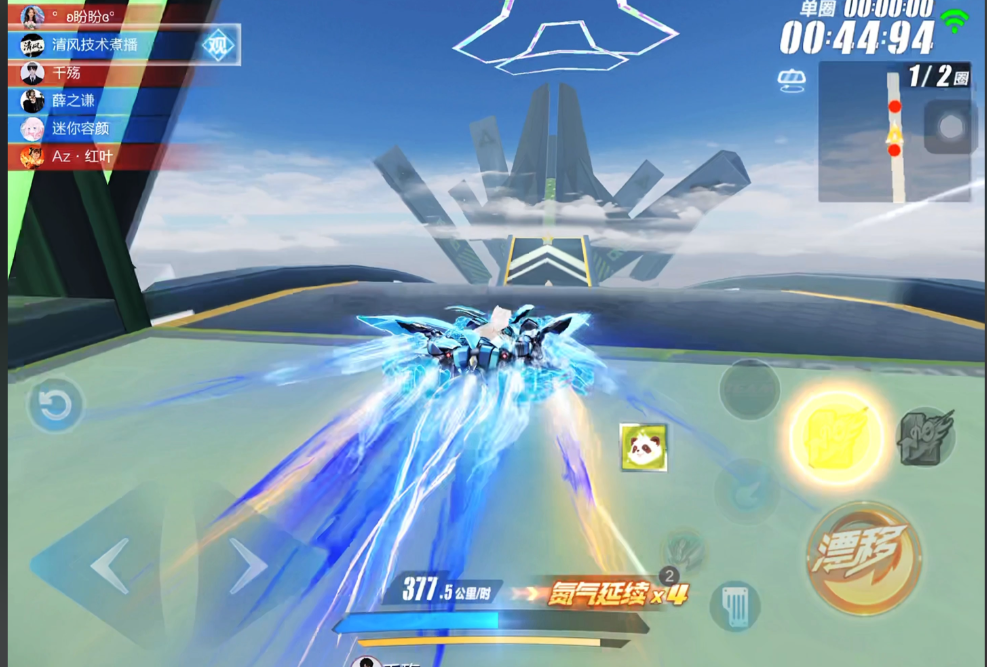Tap the grey rounded-square record button
This screenshot has height=667, width=987.
click(950, 127)
